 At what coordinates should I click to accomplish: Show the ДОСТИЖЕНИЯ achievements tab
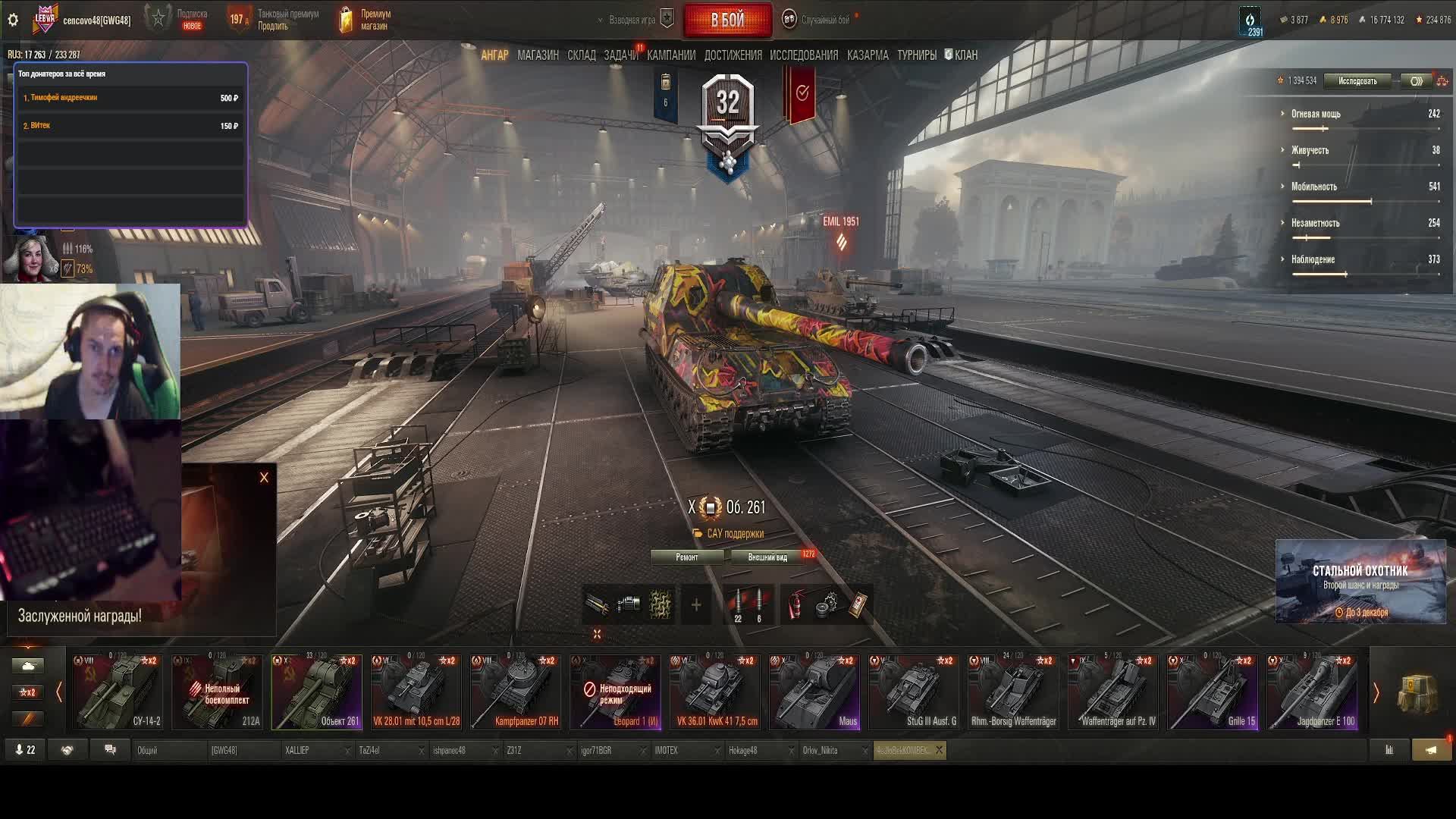[x=733, y=55]
